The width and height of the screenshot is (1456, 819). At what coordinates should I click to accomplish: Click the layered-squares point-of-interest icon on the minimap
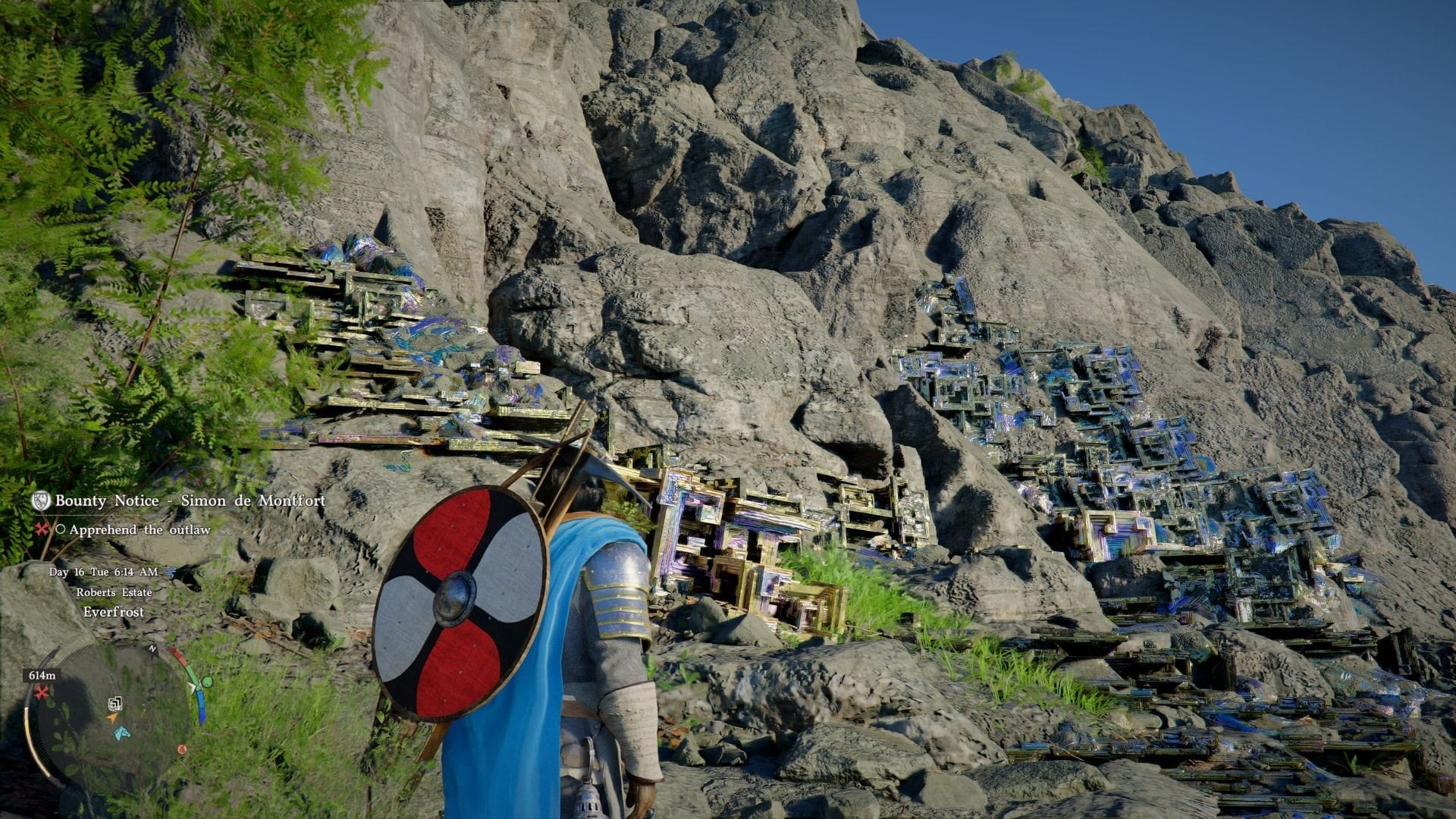tap(115, 705)
